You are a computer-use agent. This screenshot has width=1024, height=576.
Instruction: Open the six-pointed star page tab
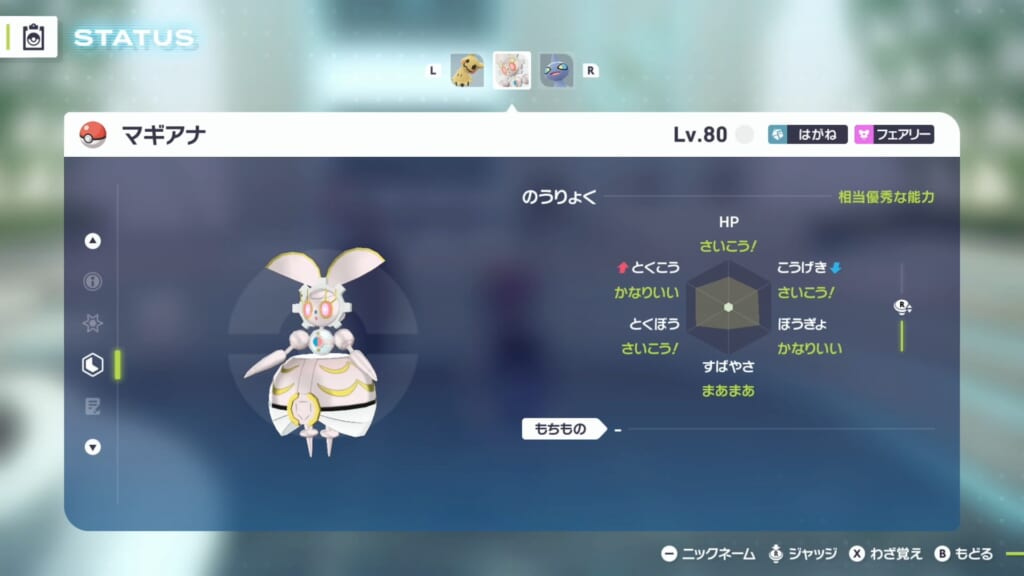click(93, 323)
